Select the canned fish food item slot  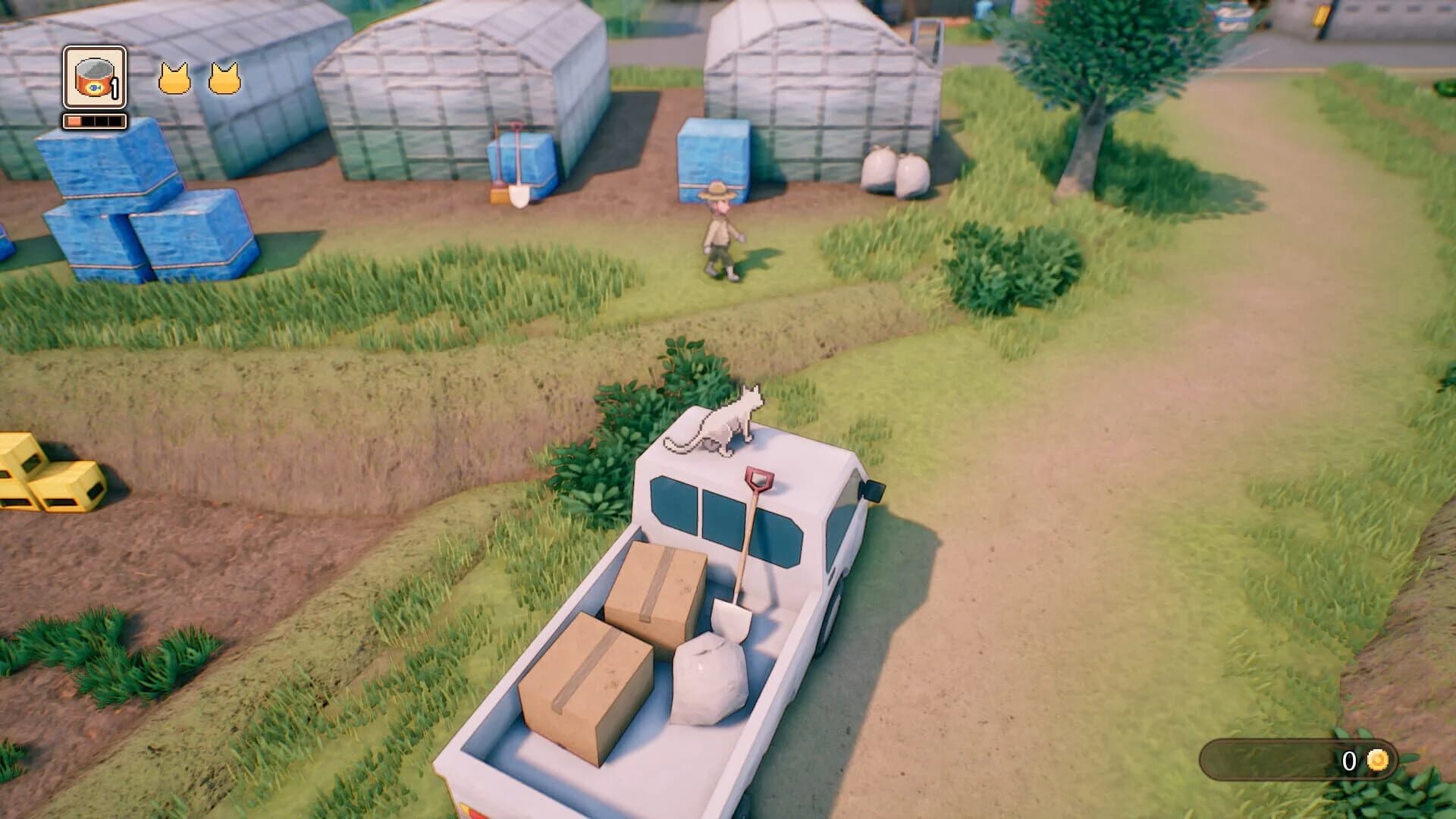[x=93, y=78]
